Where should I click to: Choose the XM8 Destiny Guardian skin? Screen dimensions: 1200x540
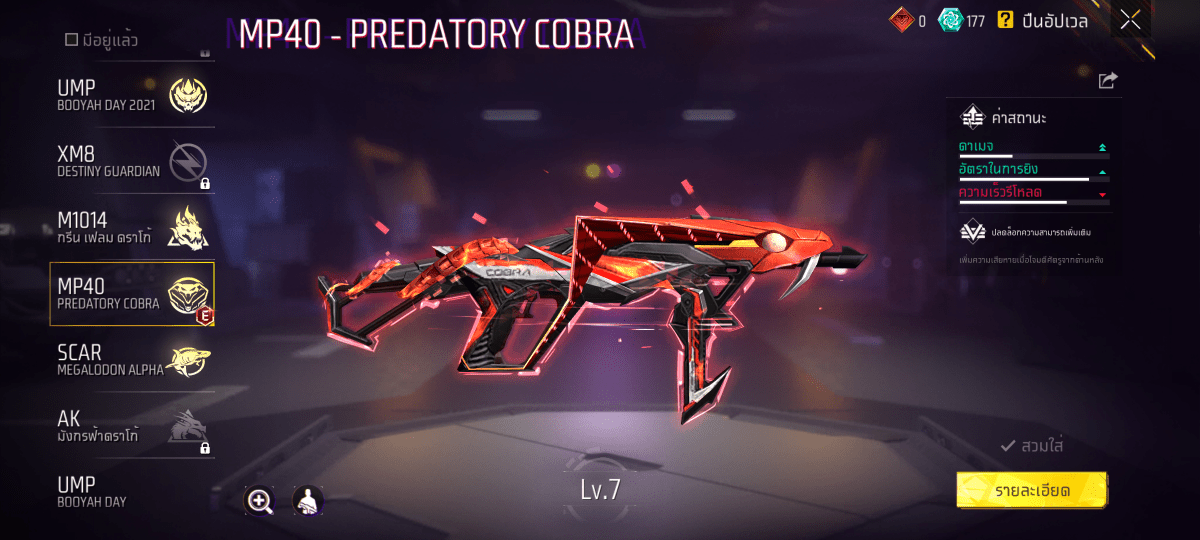pos(132,161)
